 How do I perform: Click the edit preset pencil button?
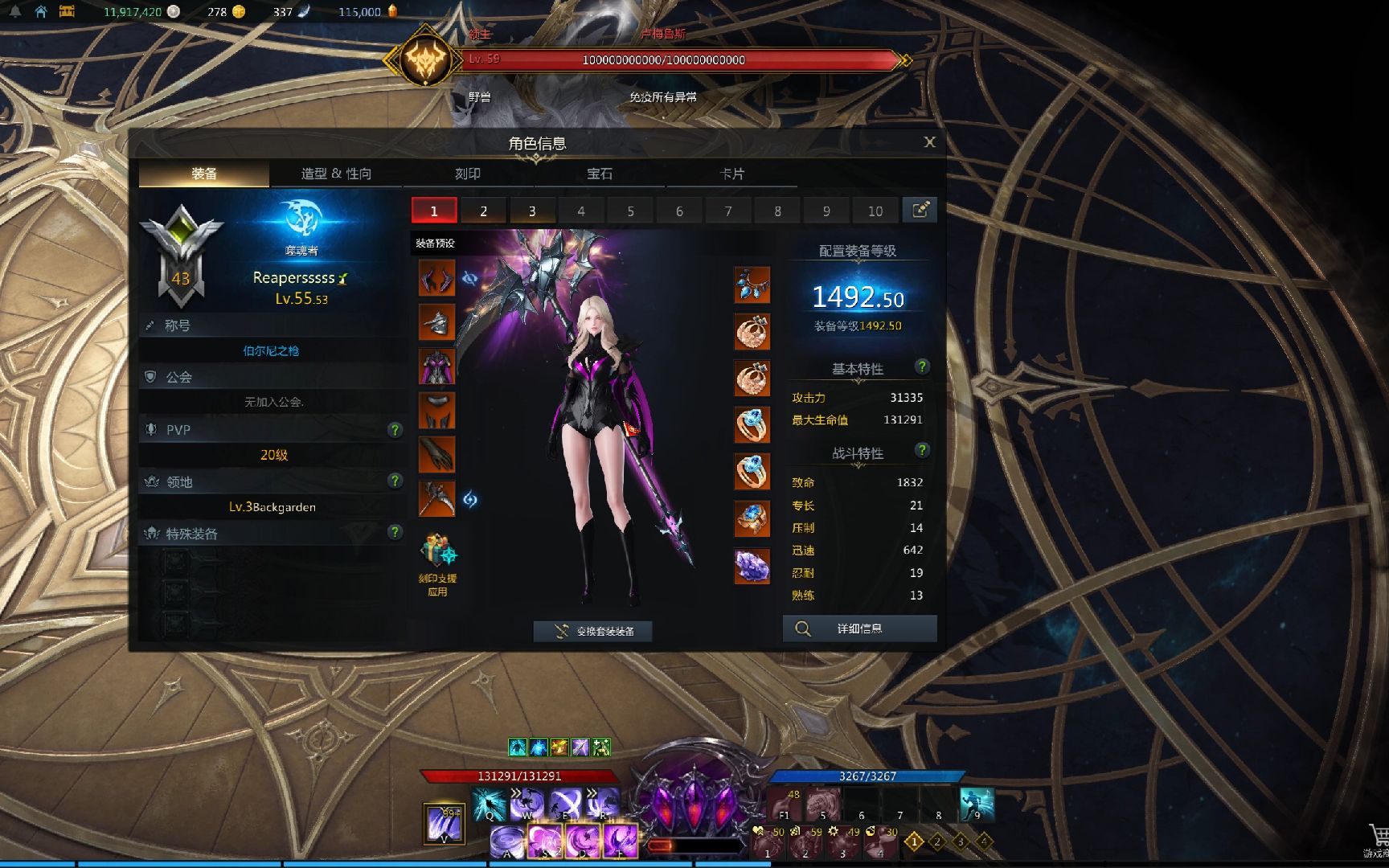click(x=920, y=210)
